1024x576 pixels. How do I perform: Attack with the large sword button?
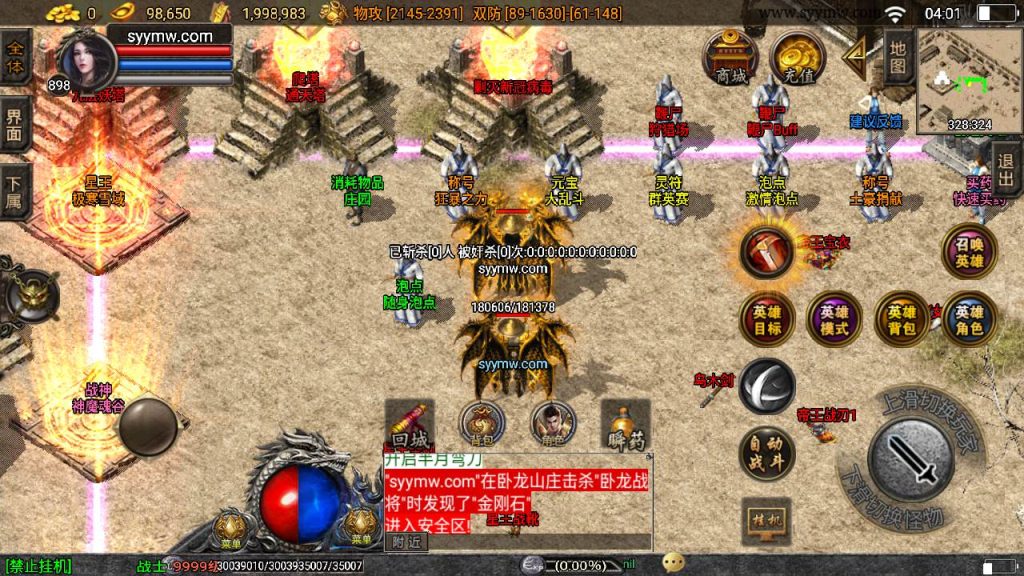910,460
